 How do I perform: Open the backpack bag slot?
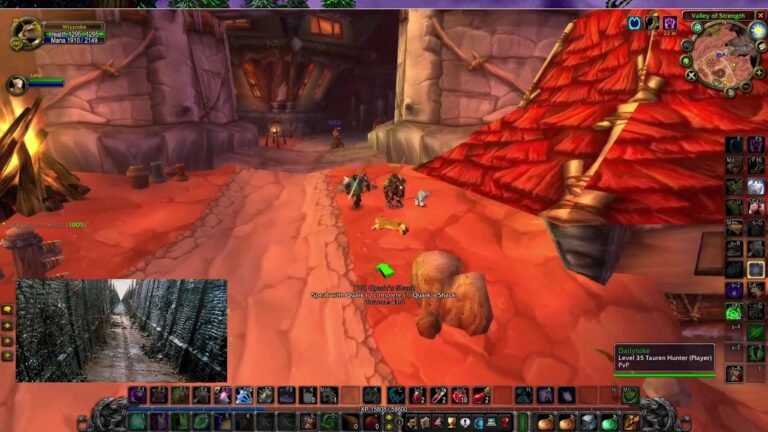(x=631, y=422)
